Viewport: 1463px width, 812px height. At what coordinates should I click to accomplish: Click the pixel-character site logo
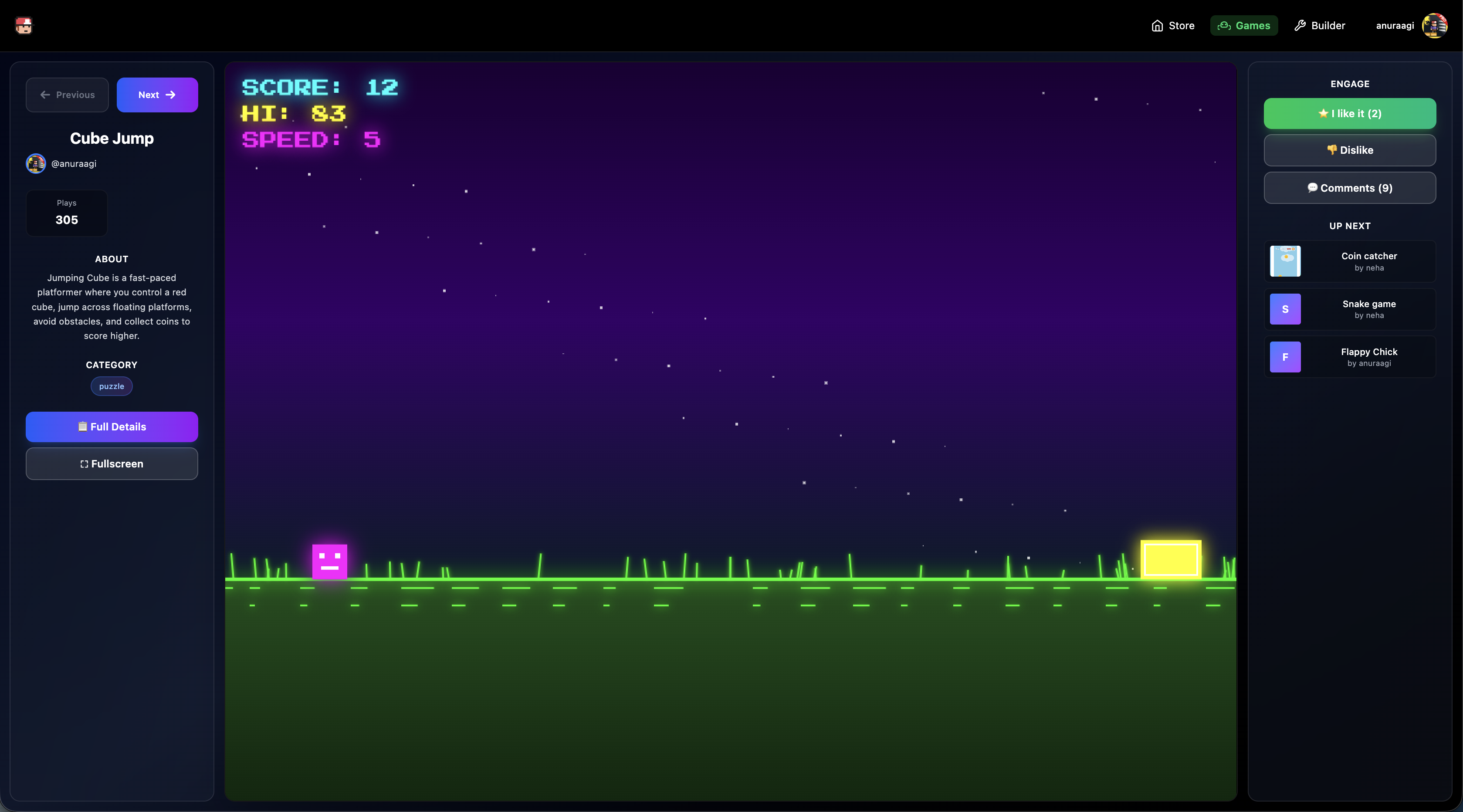tap(24, 26)
